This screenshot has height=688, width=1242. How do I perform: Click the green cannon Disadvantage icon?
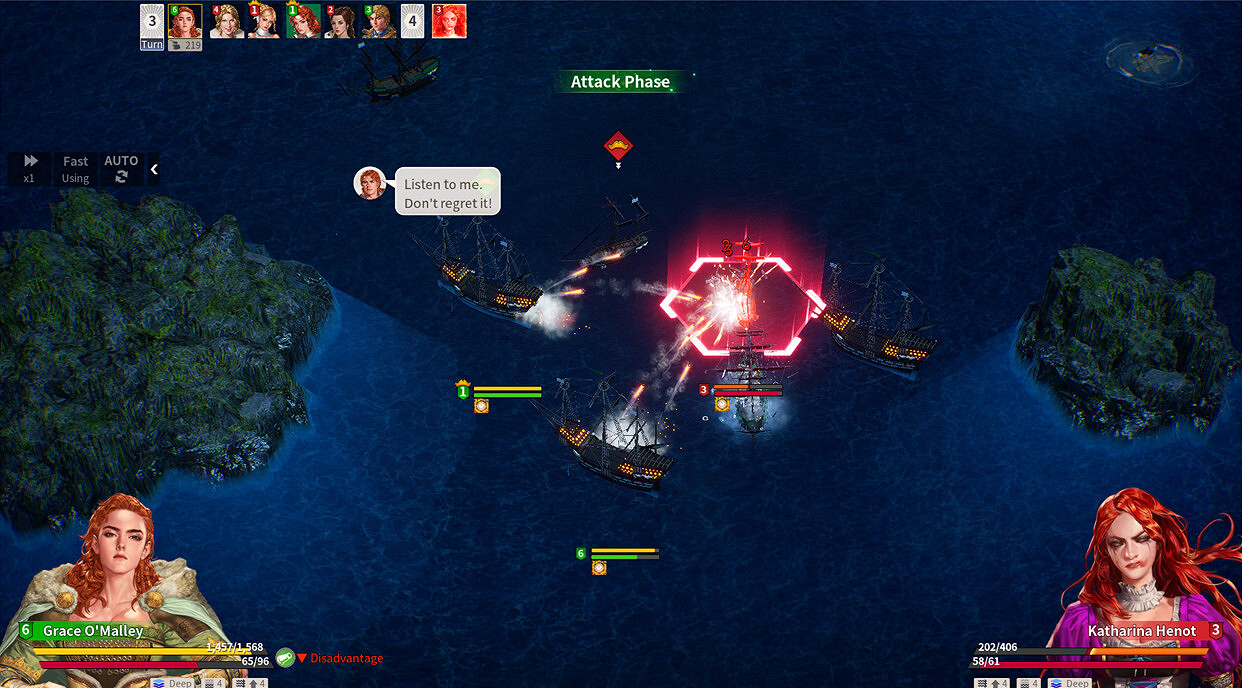(x=285, y=657)
